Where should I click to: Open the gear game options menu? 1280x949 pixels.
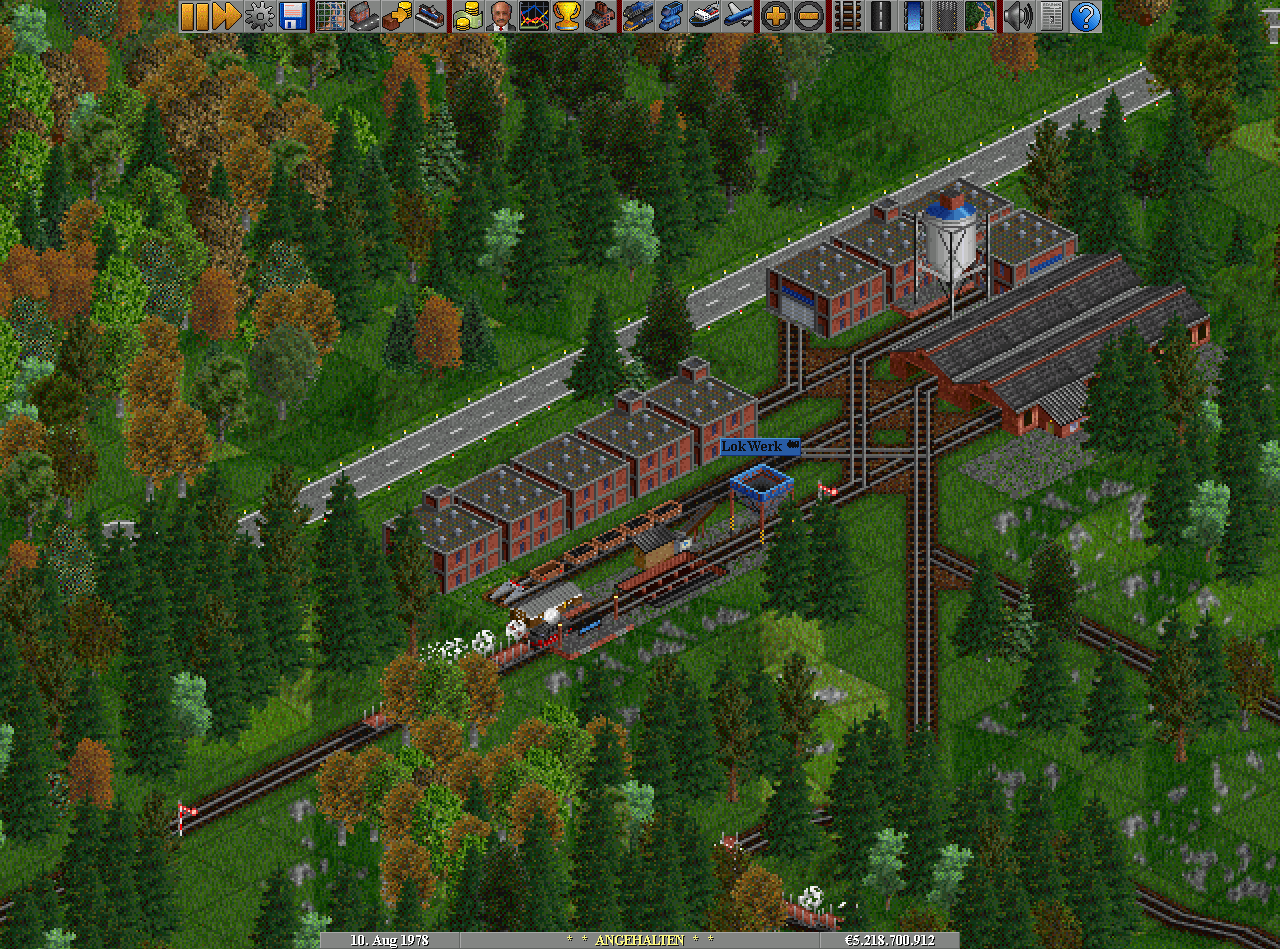point(260,16)
